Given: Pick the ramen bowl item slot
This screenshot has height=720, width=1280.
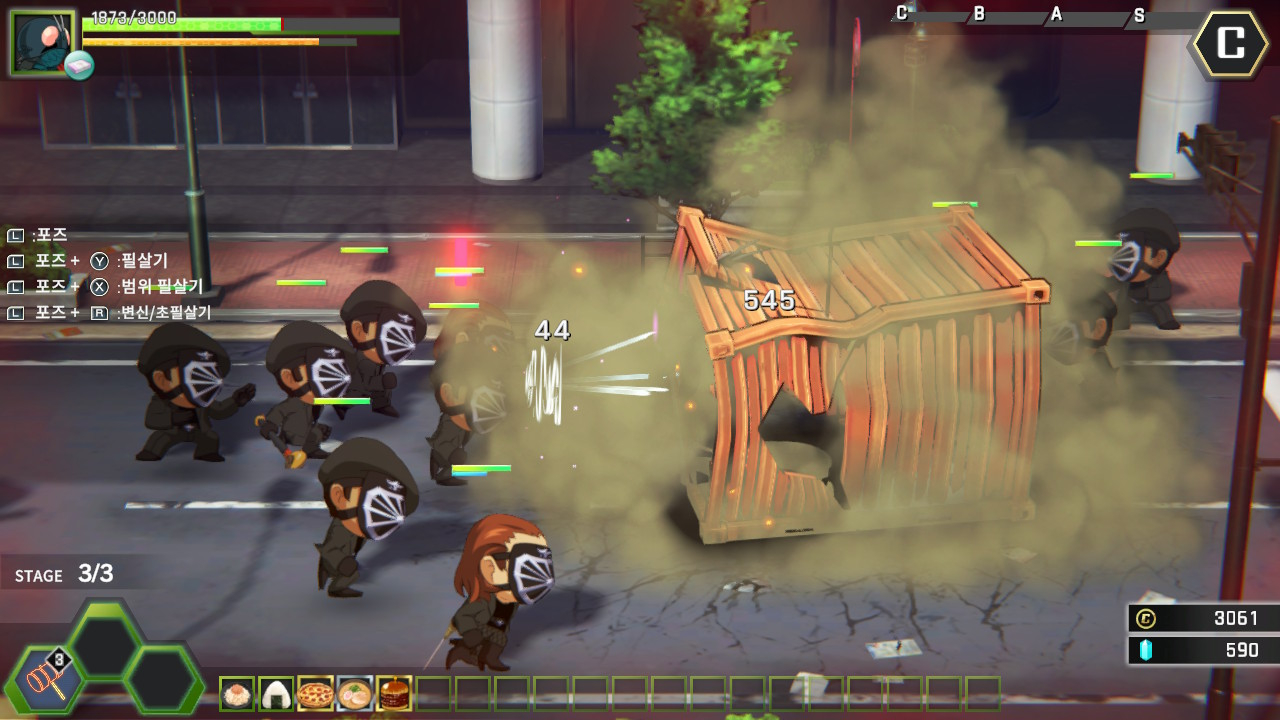Looking at the screenshot, I should 354,693.
